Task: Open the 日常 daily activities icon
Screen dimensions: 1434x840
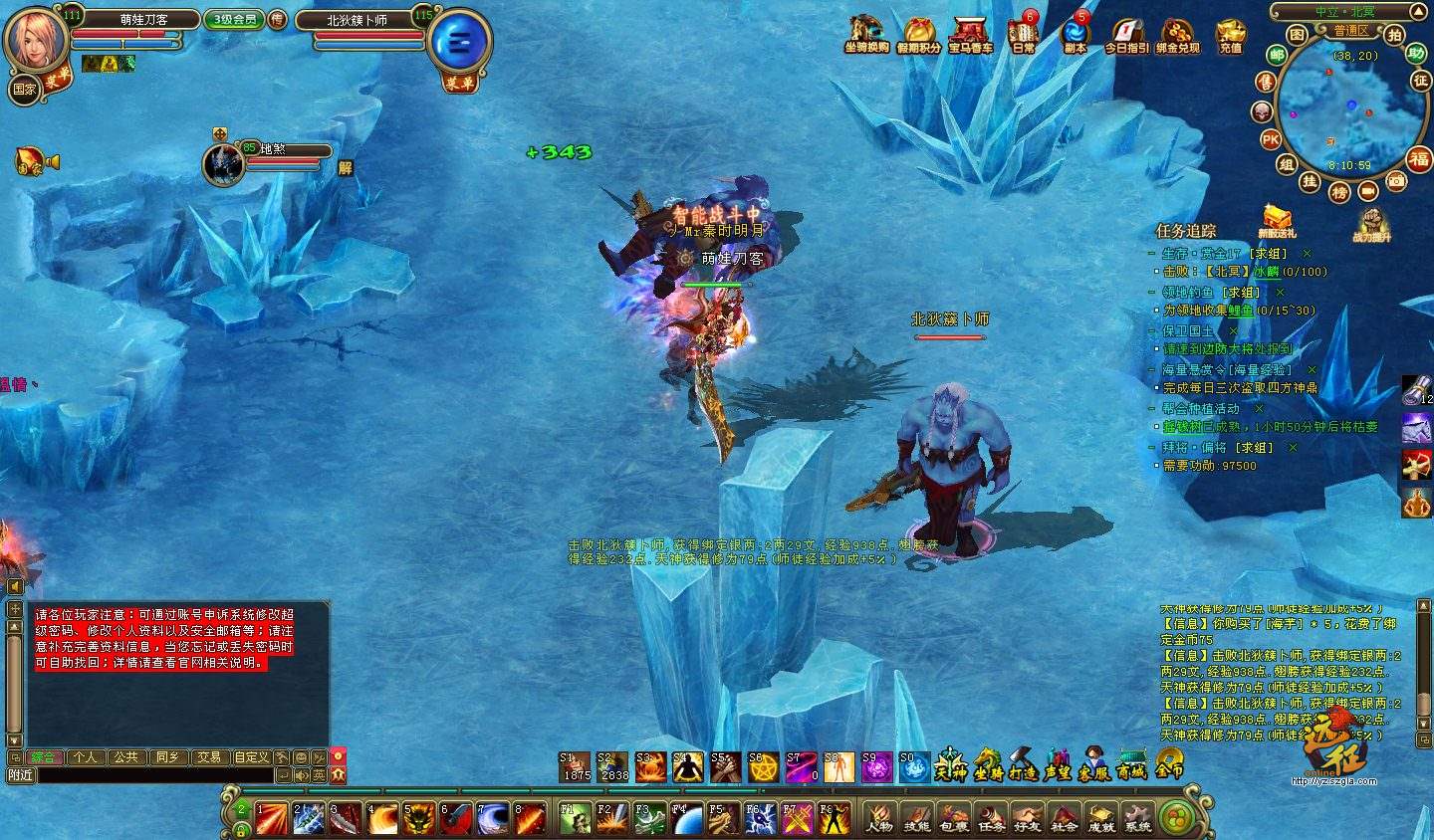Action: tap(1023, 34)
